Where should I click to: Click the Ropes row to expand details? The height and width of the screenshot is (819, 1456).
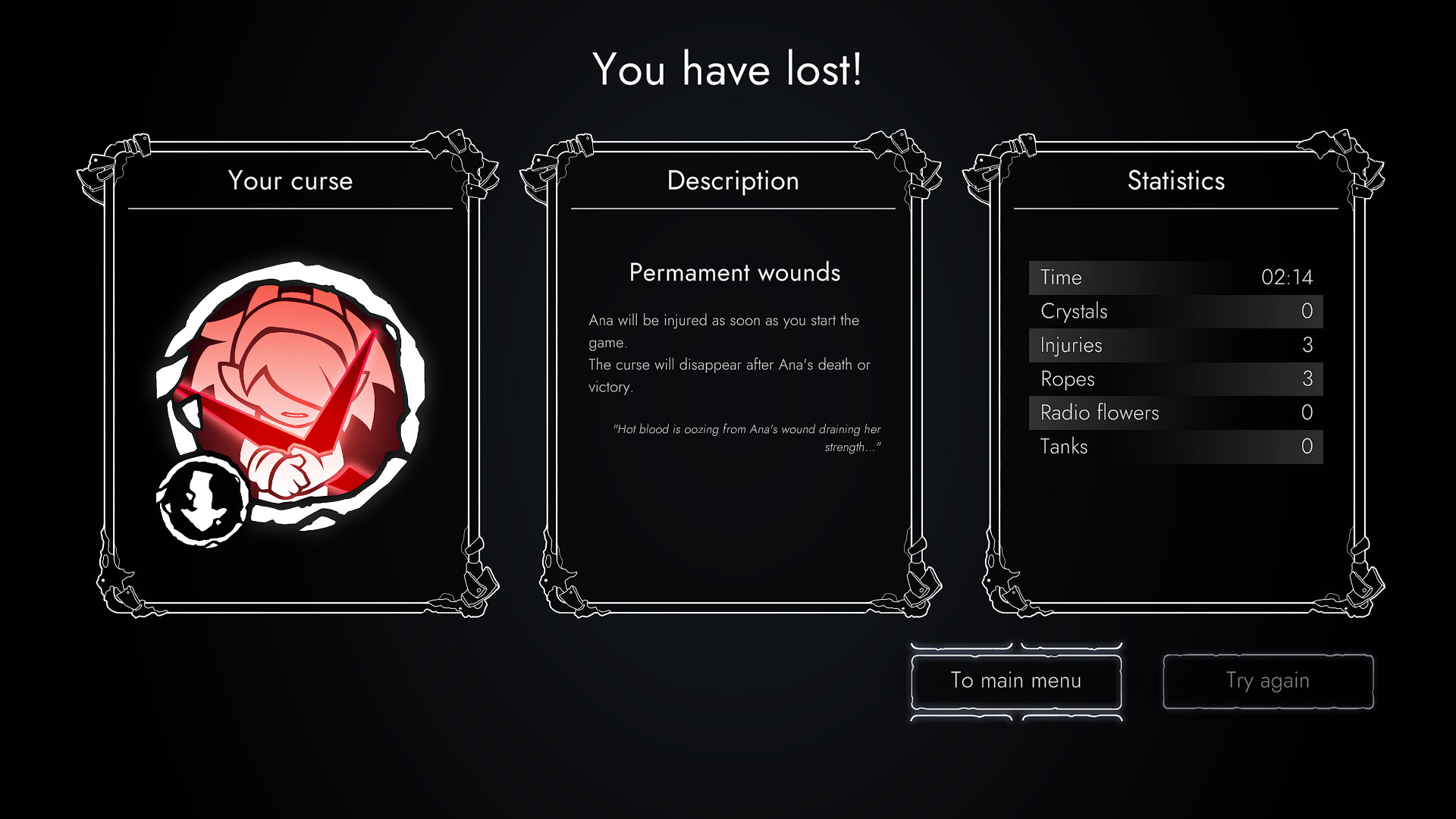coord(1174,378)
